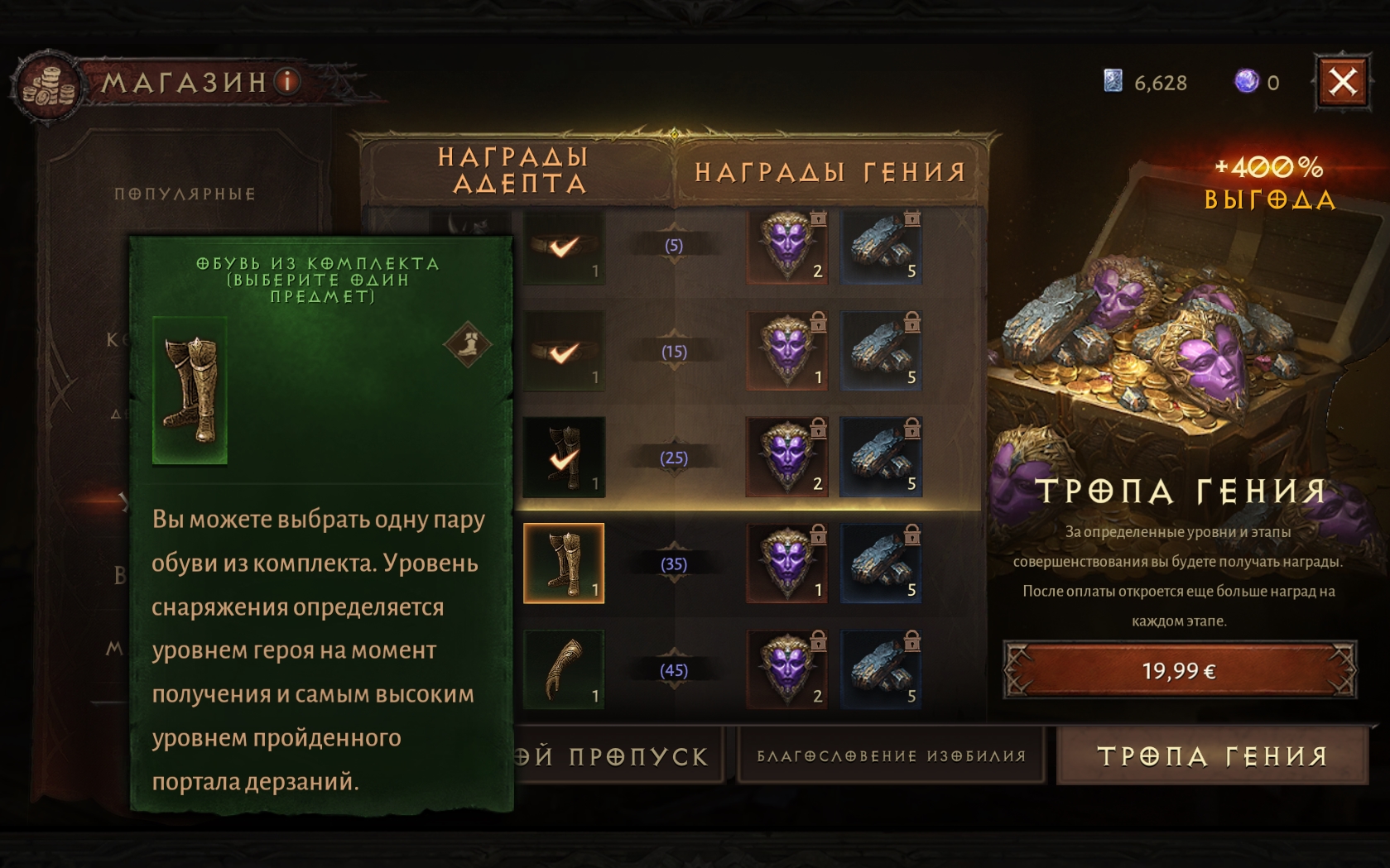Click the claimed boots reward at level 25

tap(564, 458)
